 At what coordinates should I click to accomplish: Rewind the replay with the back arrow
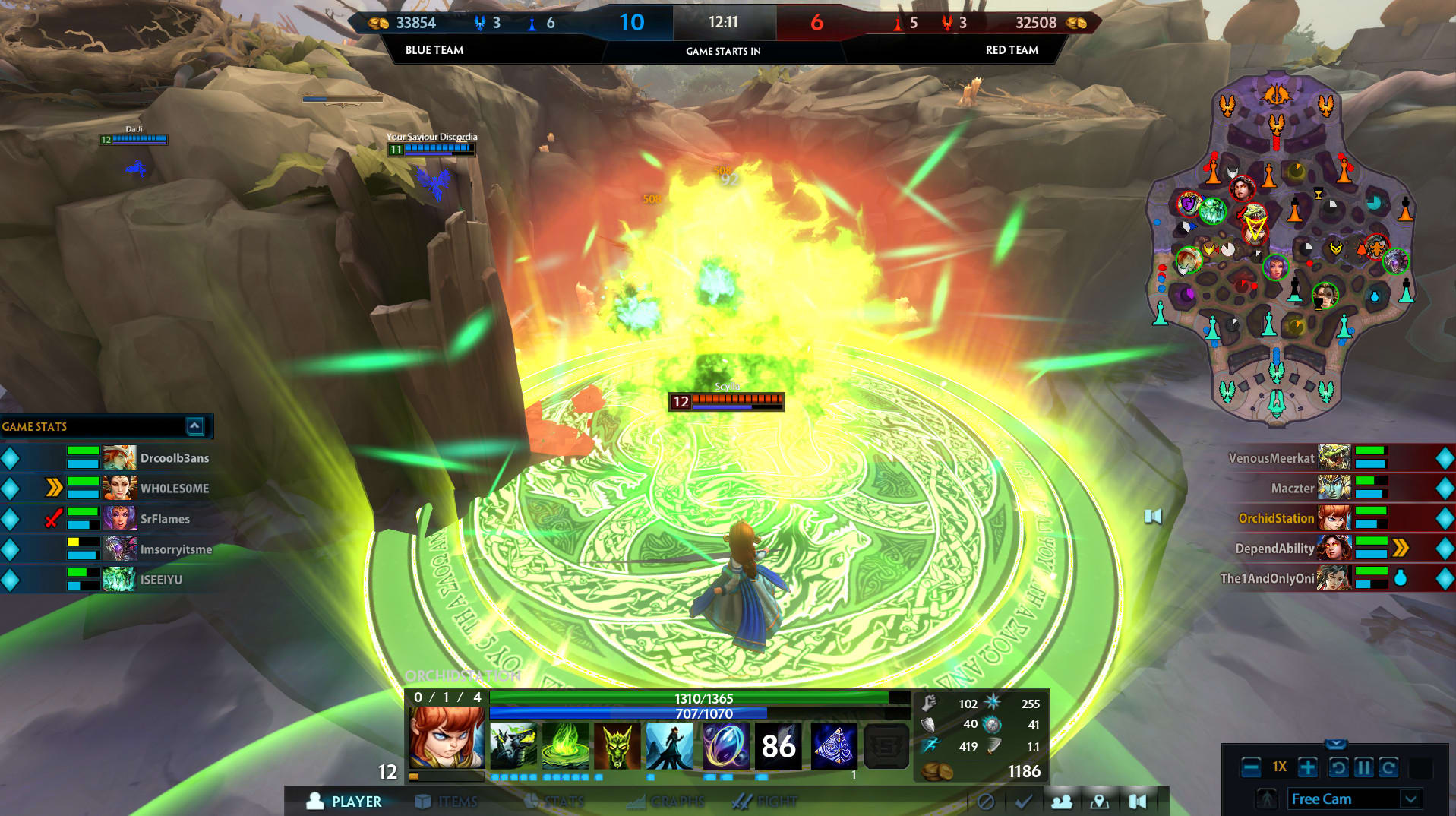click(x=1338, y=768)
